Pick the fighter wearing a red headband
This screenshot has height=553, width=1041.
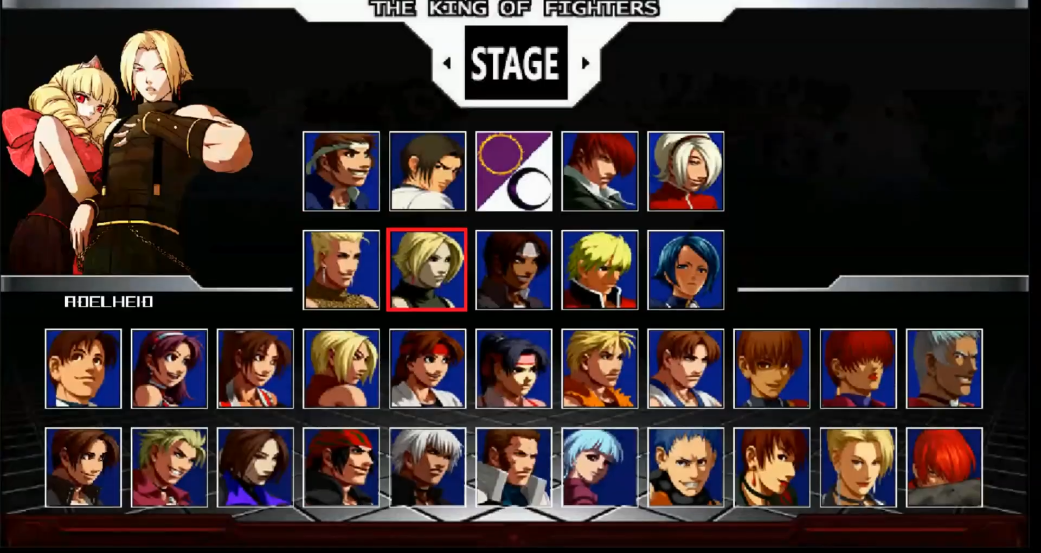(427, 368)
